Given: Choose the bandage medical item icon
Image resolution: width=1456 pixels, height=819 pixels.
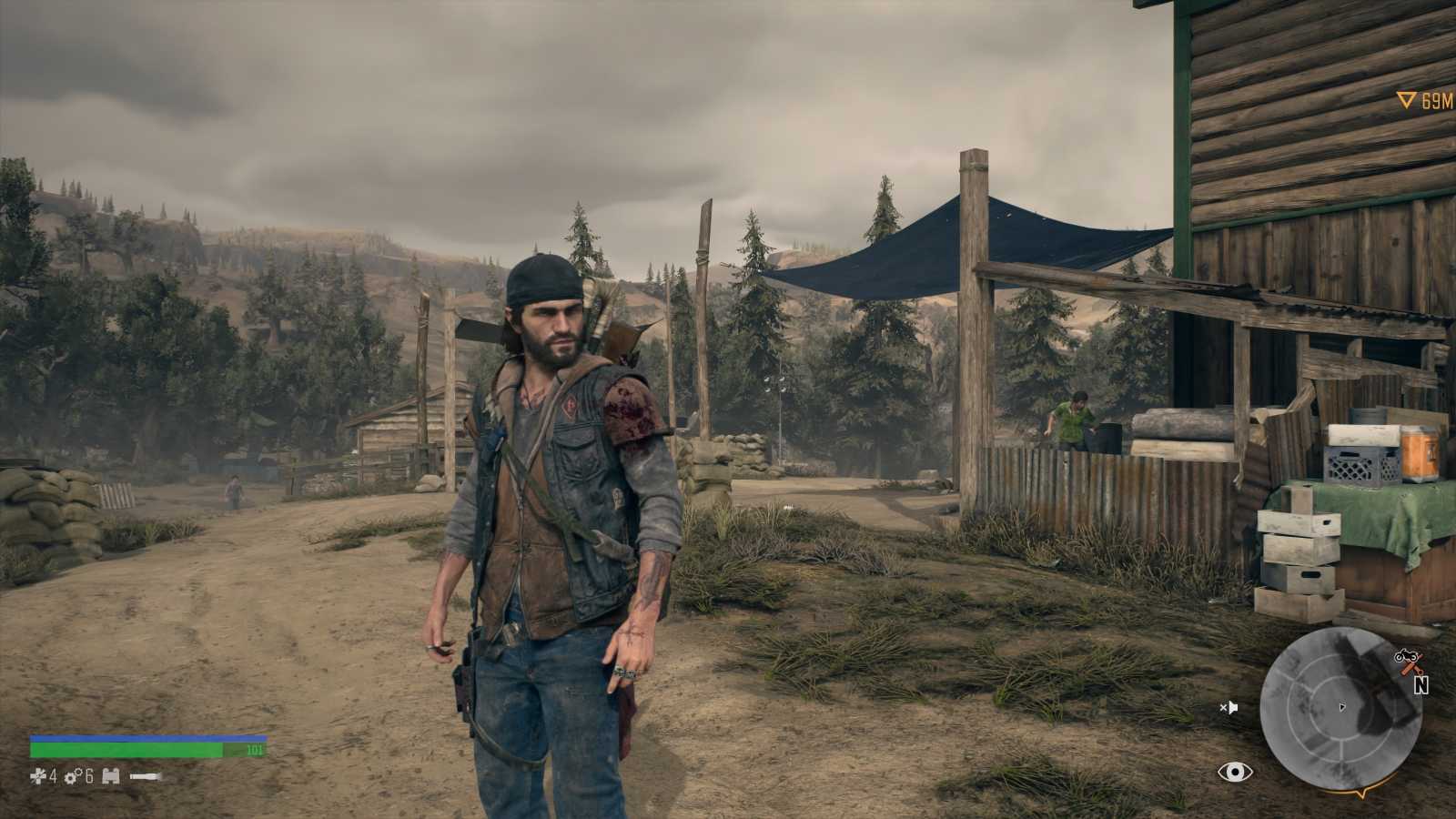Looking at the screenshot, I should click(38, 776).
